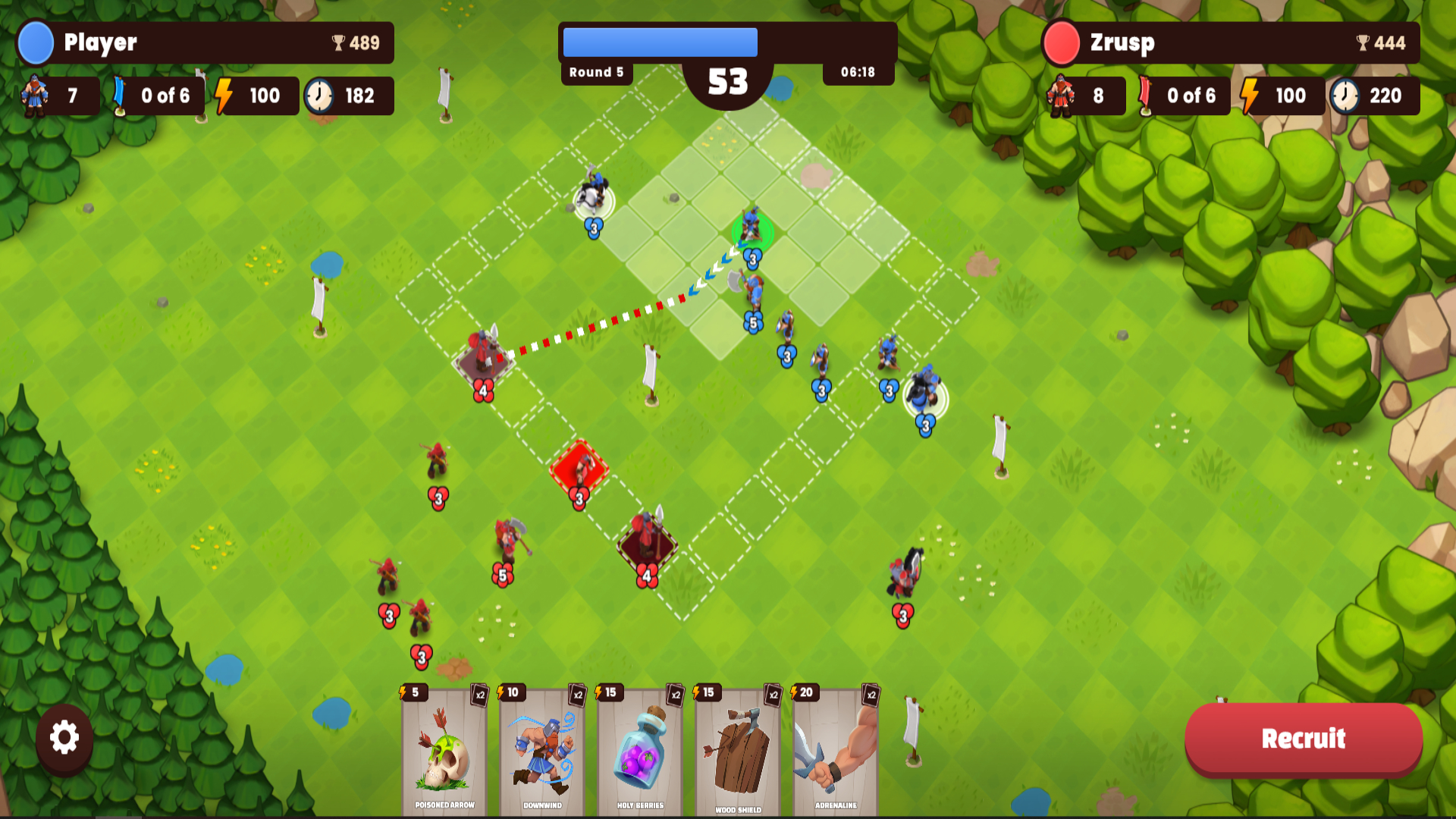Toggle the x2 counter on Poisoned Arrow
The image size is (1456, 819).
pyautogui.click(x=479, y=694)
